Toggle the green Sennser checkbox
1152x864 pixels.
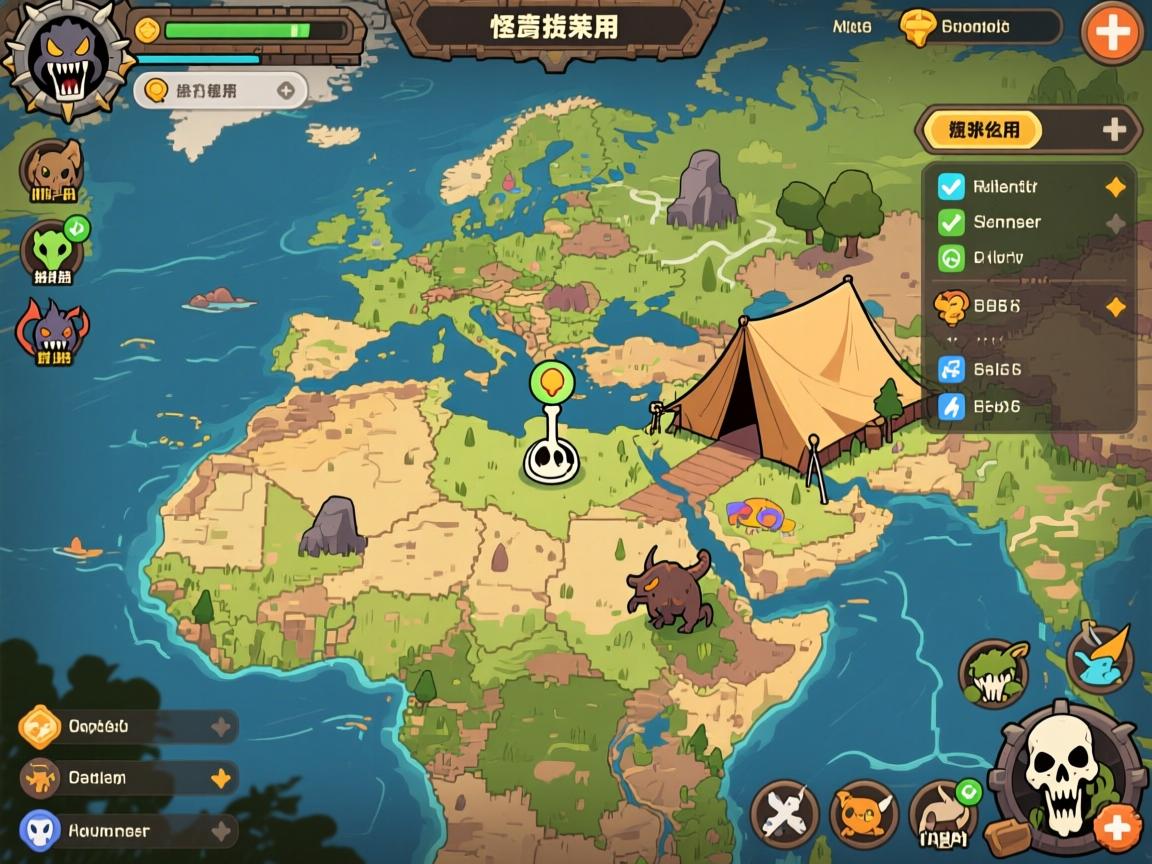click(951, 222)
